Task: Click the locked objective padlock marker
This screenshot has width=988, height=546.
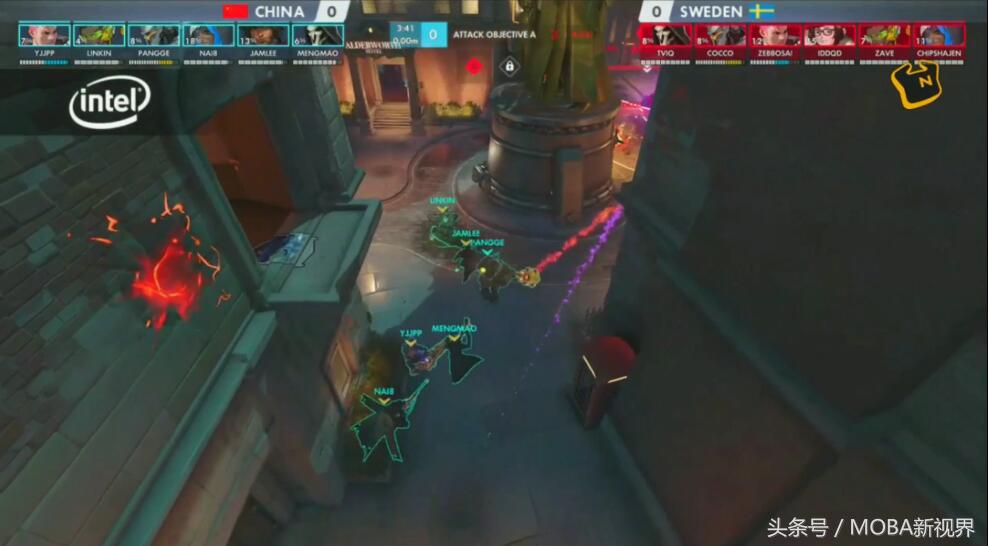Action: (x=509, y=67)
